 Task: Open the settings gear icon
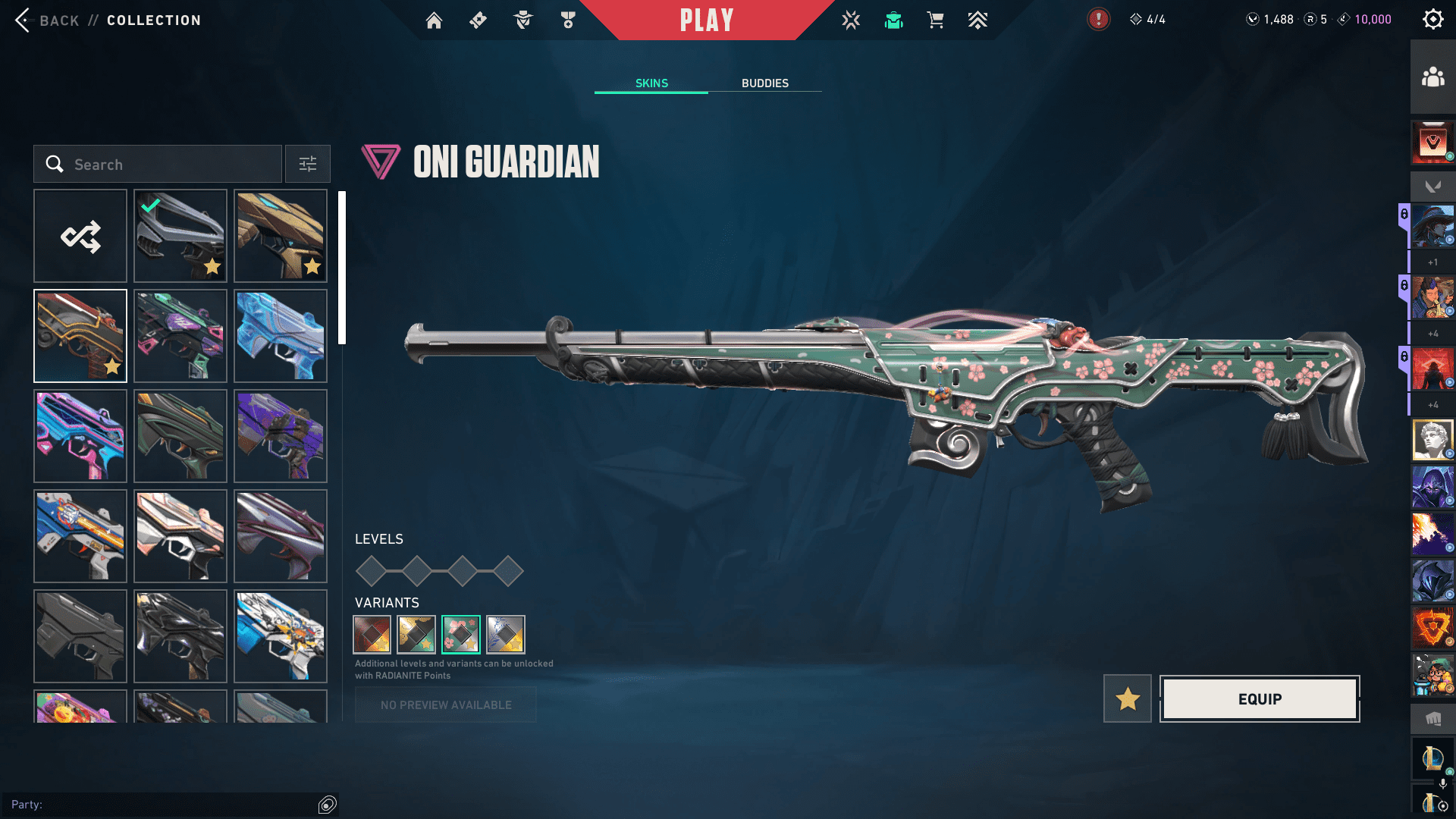(x=1432, y=20)
